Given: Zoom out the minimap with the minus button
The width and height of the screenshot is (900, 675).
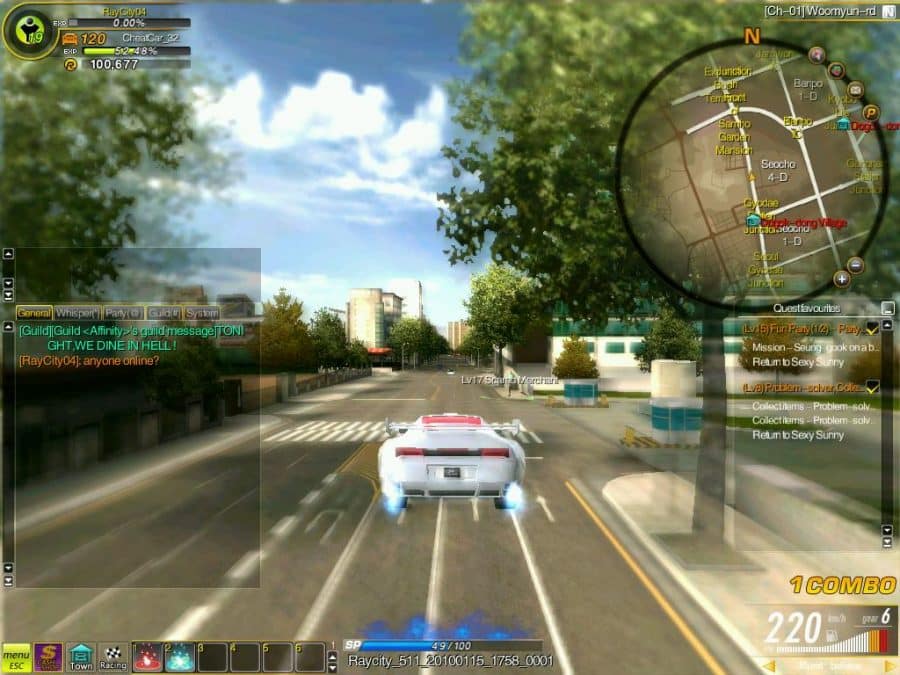Looking at the screenshot, I should pos(856,265).
